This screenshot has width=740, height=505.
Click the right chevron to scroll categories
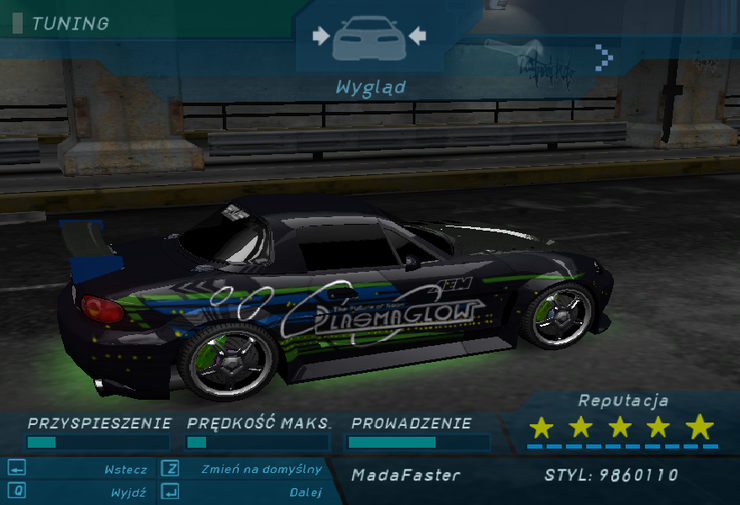coord(603,57)
